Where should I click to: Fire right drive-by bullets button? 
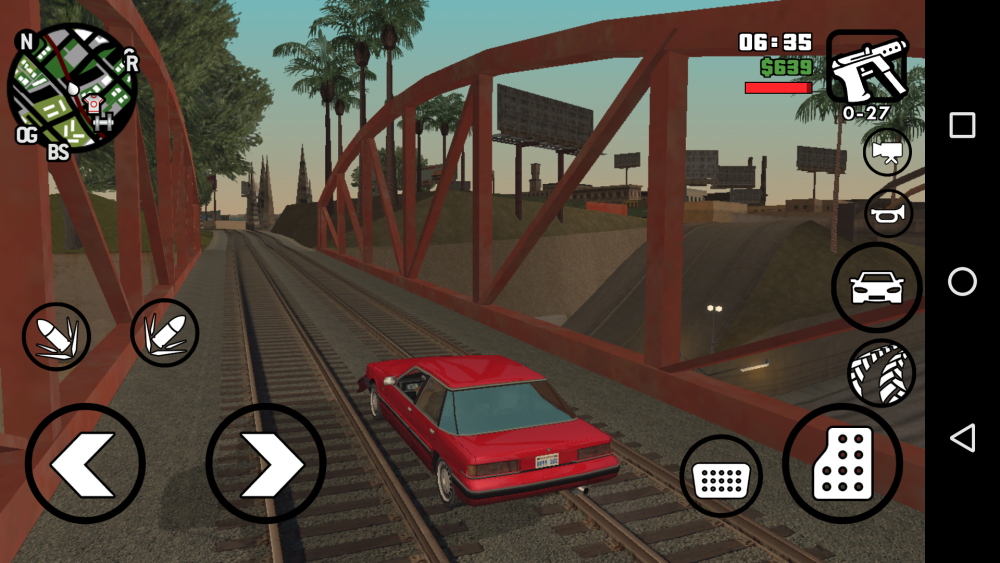click(x=164, y=333)
